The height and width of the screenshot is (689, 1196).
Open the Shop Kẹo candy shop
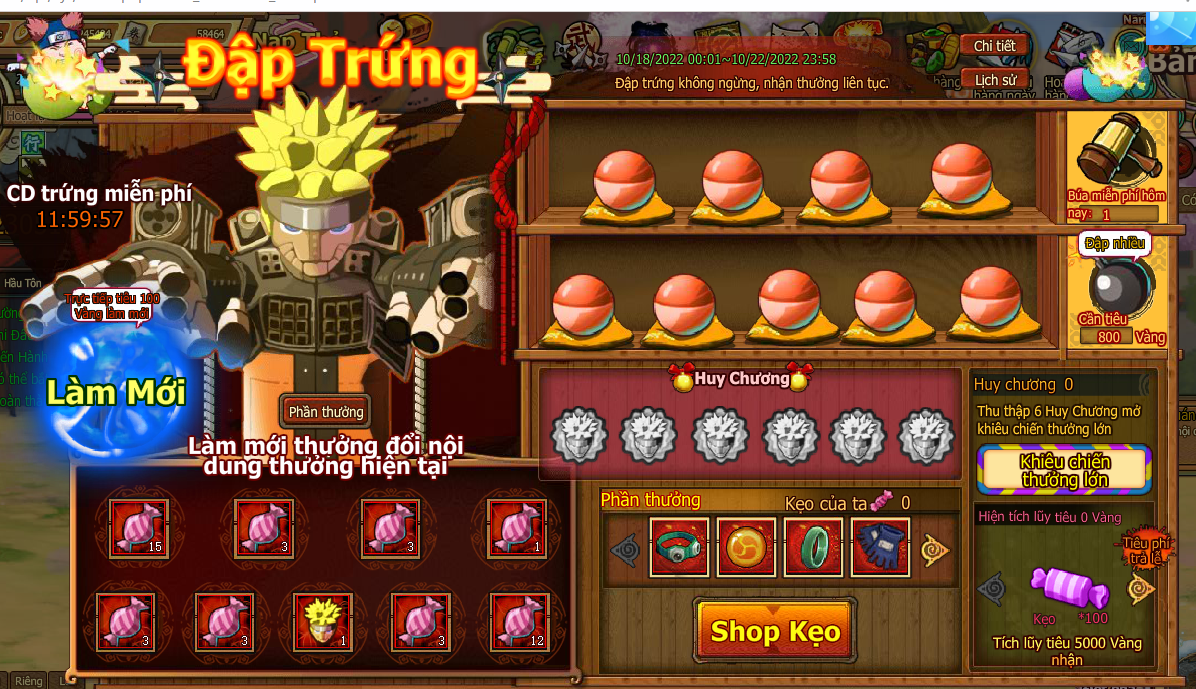pos(775,631)
